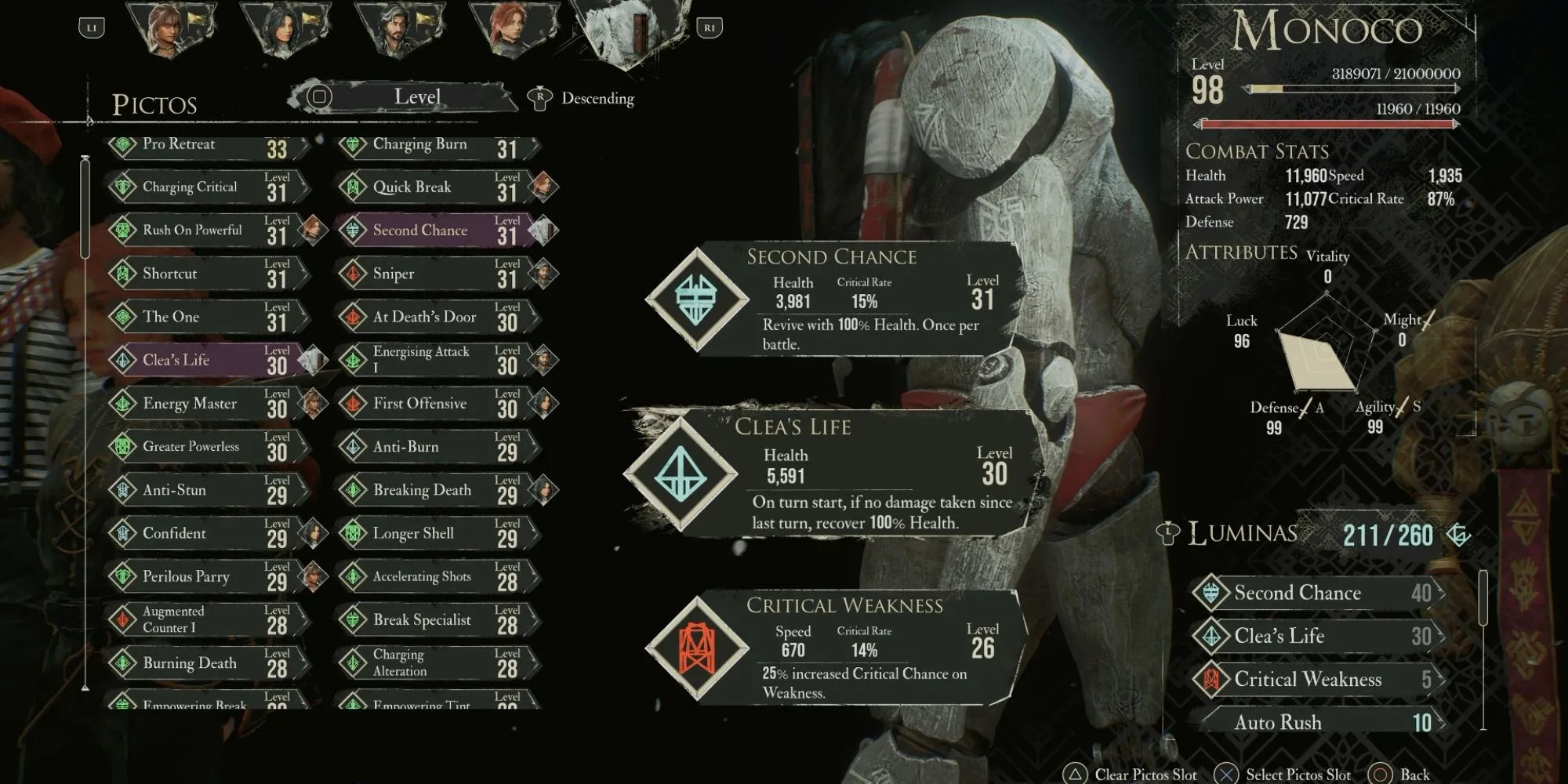Pick the Break Specialist pictos
The height and width of the screenshot is (784, 1568).
(435, 620)
